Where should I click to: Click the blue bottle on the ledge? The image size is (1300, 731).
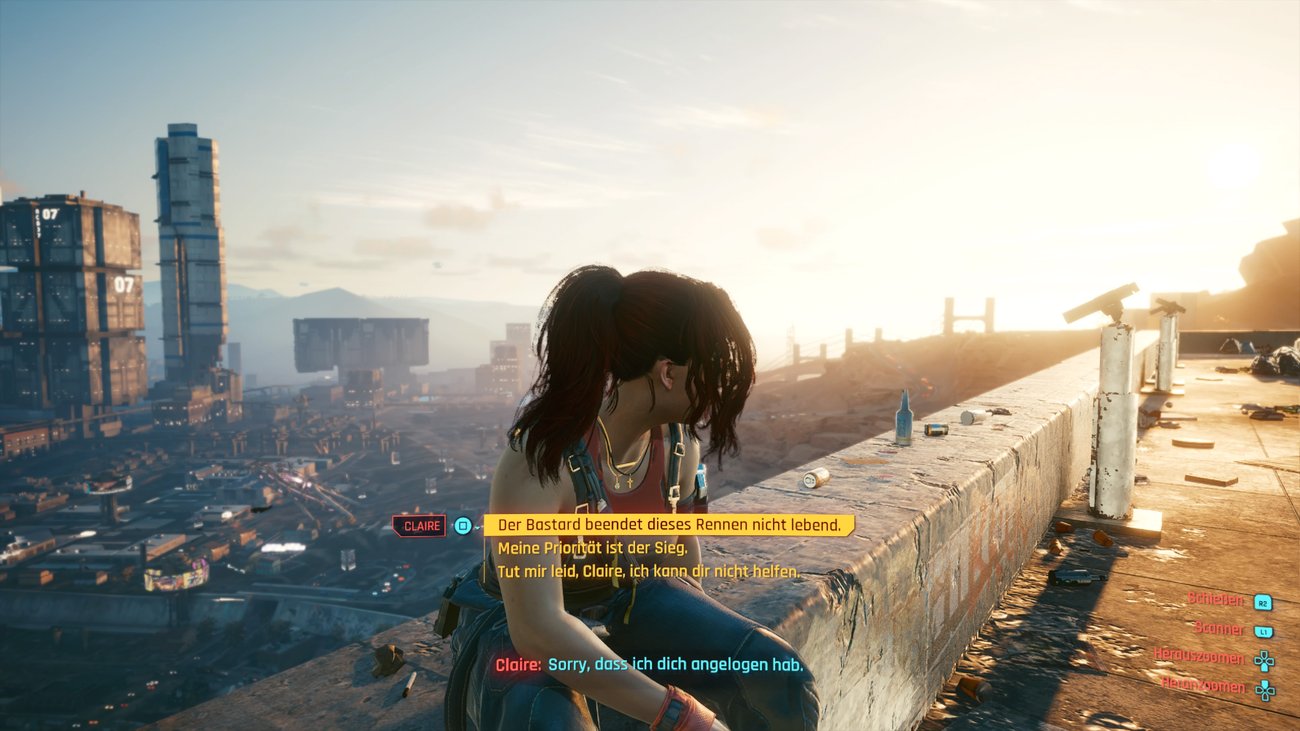tap(905, 421)
